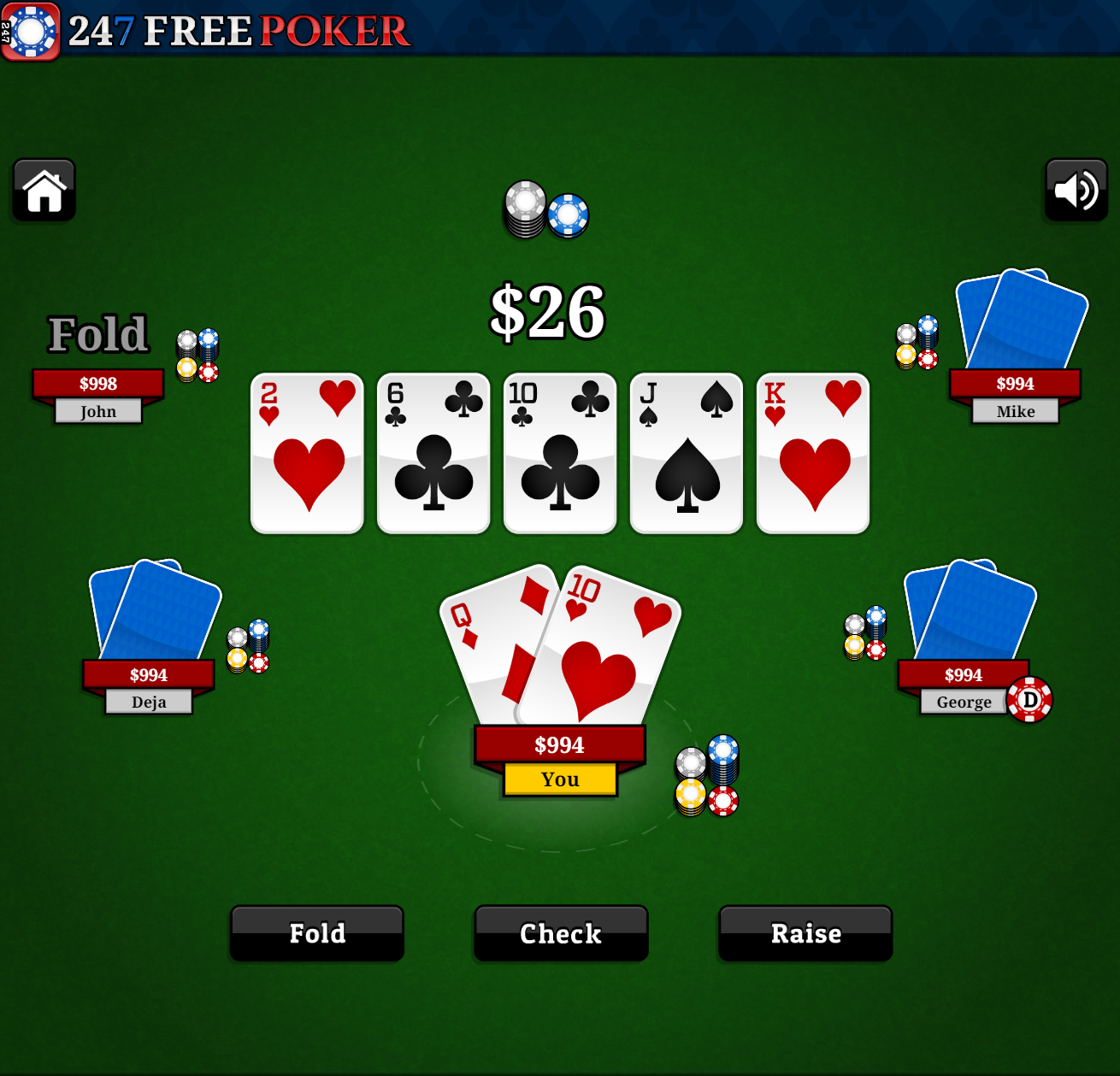Open the 247 Free Poker logo
This screenshot has width=1120, height=1076.
click(x=205, y=31)
